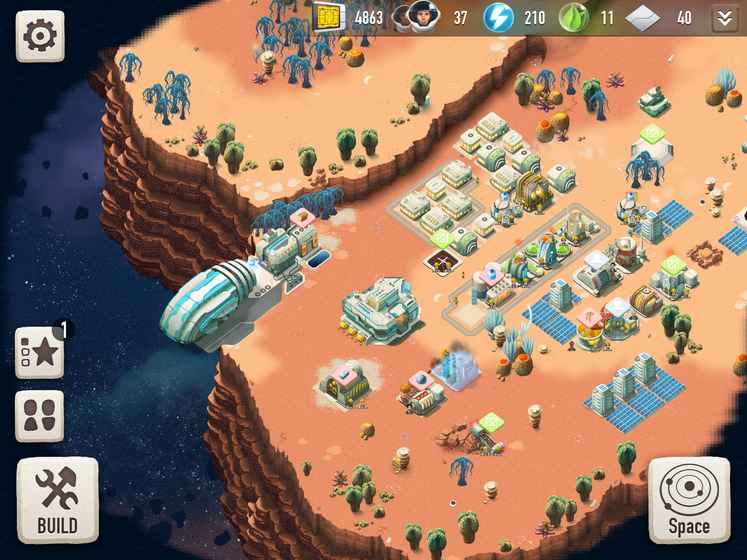Viewport: 747px width, 560px height.
Task: Open the star objectives list
Action: 39,352
